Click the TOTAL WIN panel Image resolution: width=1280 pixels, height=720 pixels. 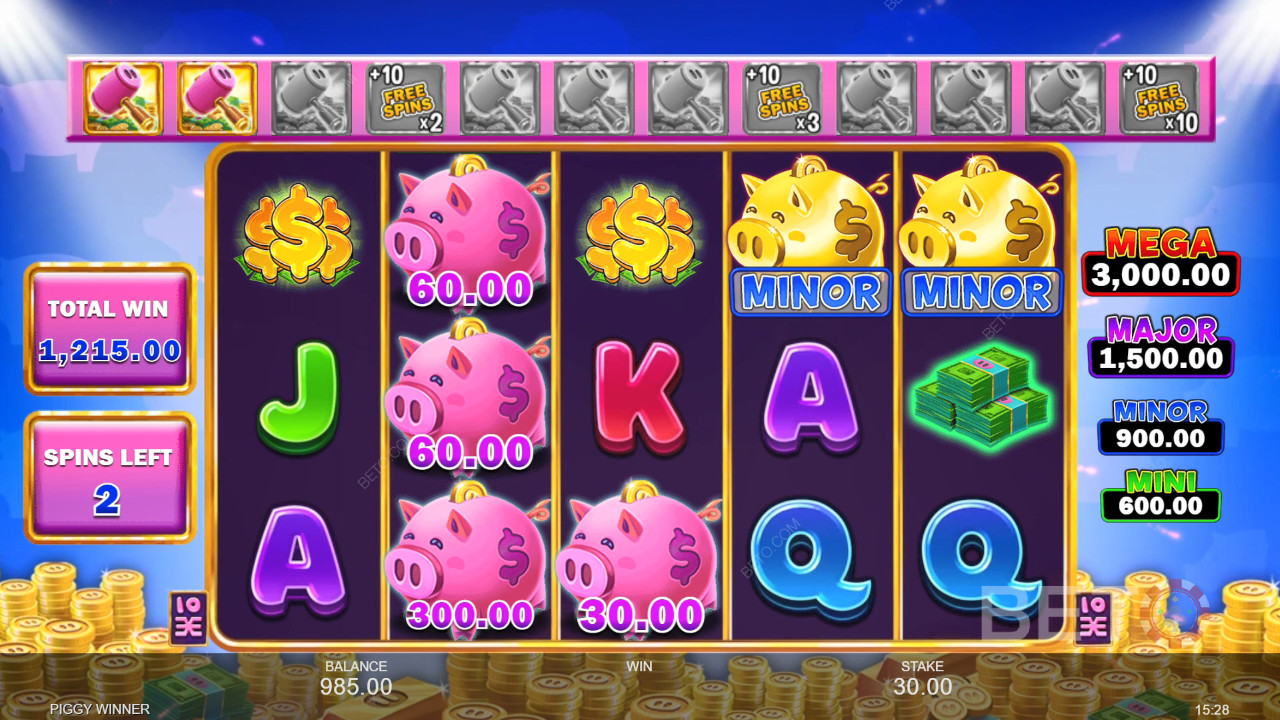pyautogui.click(x=108, y=328)
